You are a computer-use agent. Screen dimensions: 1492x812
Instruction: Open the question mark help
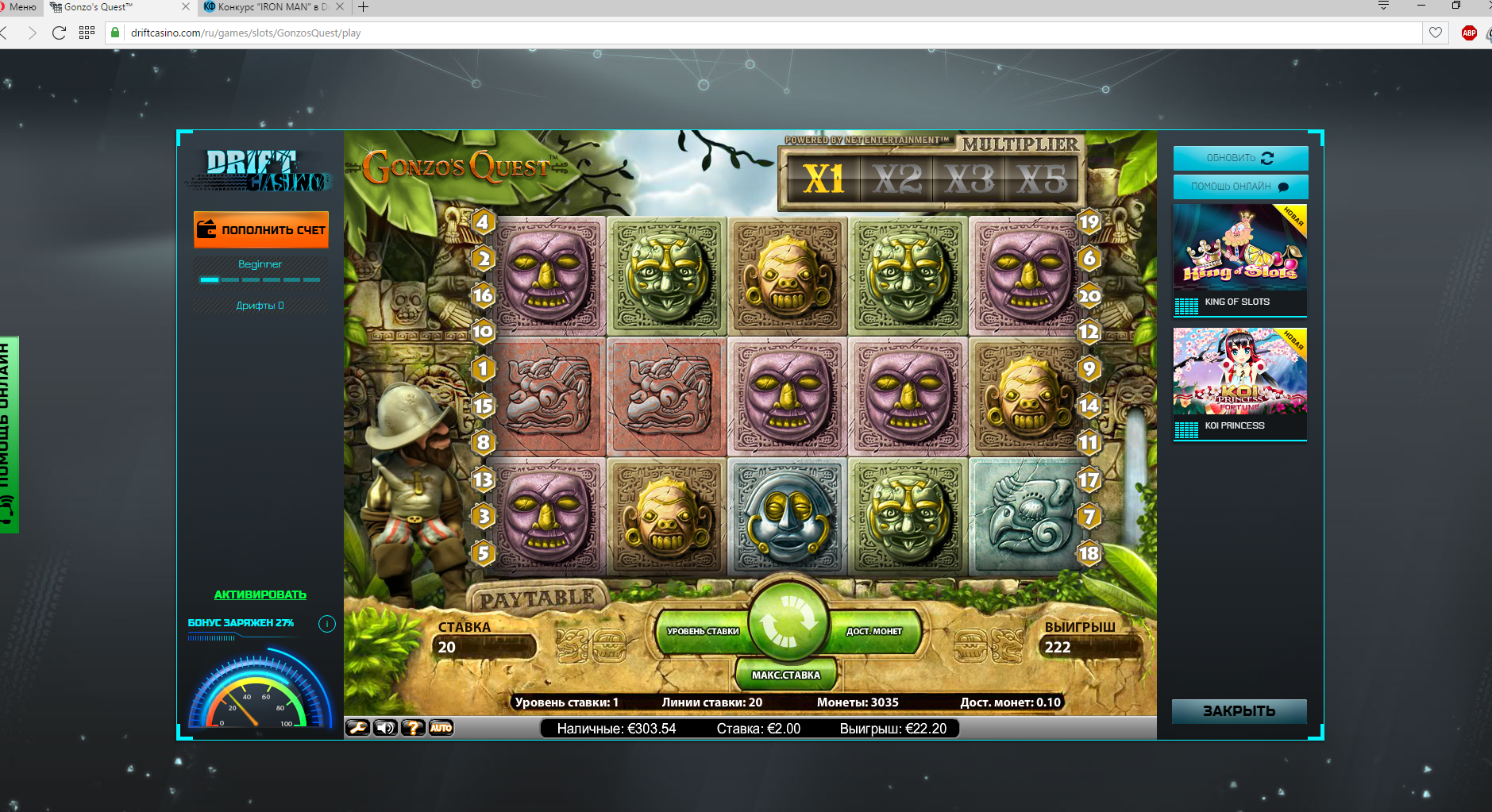(413, 727)
